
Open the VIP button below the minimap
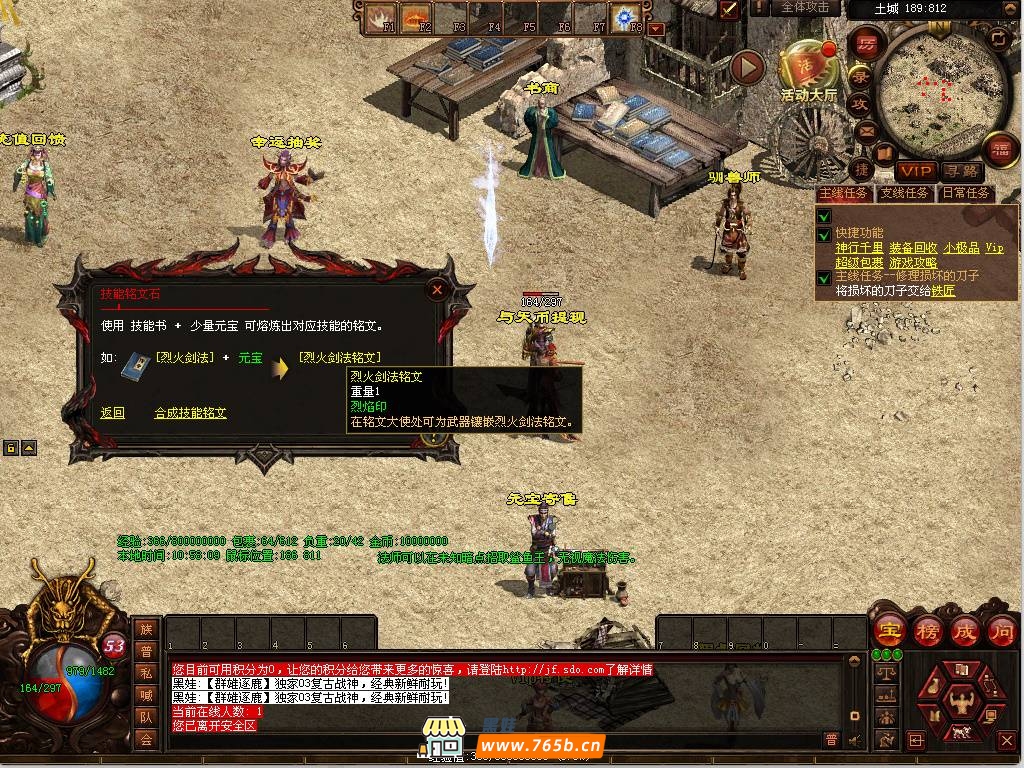coord(915,171)
